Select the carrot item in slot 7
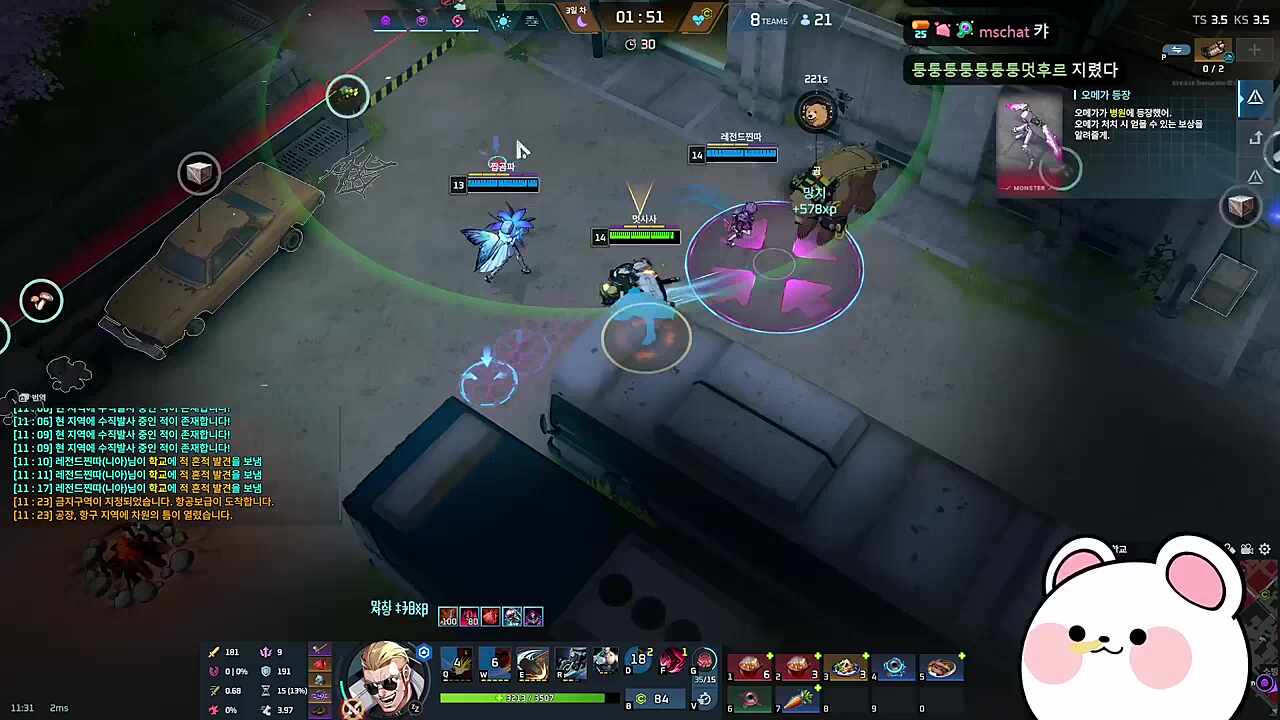This screenshot has width=1280, height=720. pos(798,700)
